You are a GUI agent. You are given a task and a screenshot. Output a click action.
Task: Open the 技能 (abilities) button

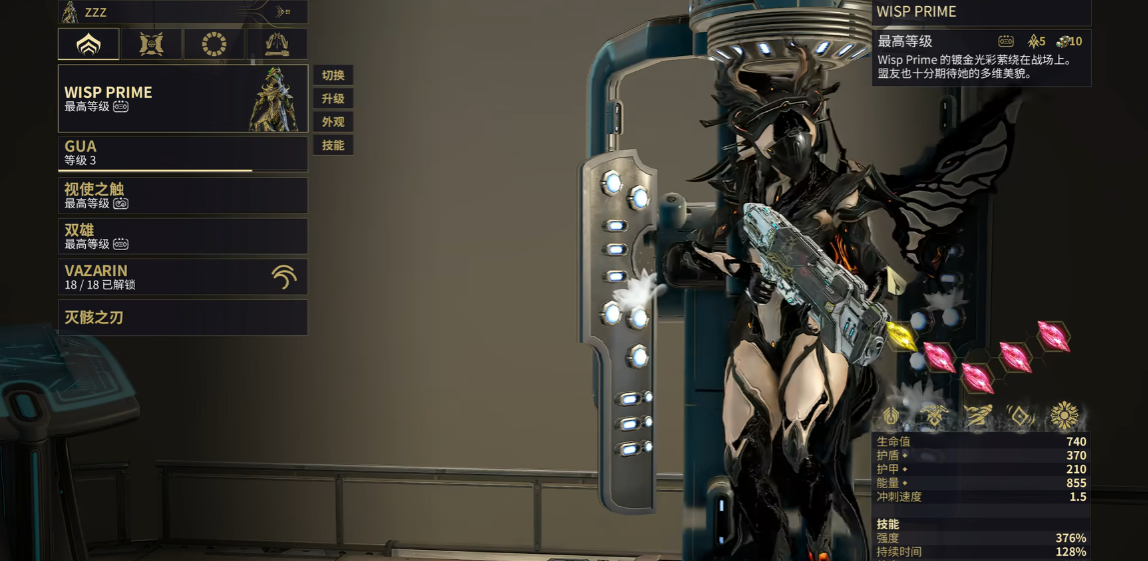click(333, 145)
